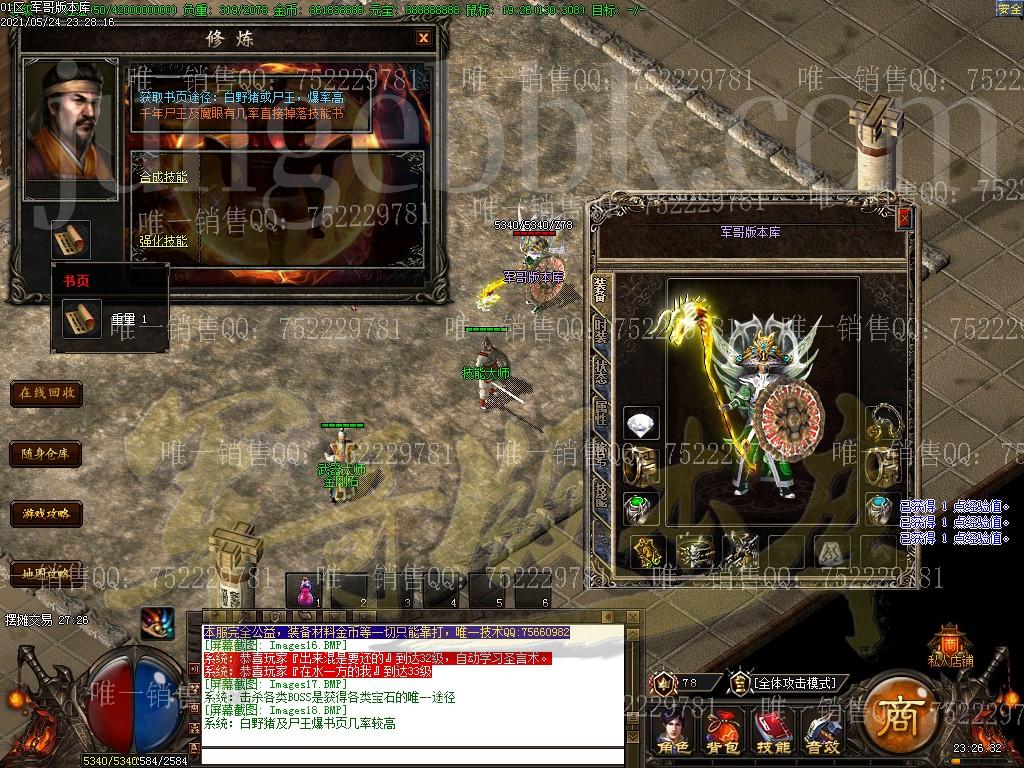Open the 技能 skills book on the bottom bar
Image resolution: width=1024 pixels, height=768 pixels.
772,733
